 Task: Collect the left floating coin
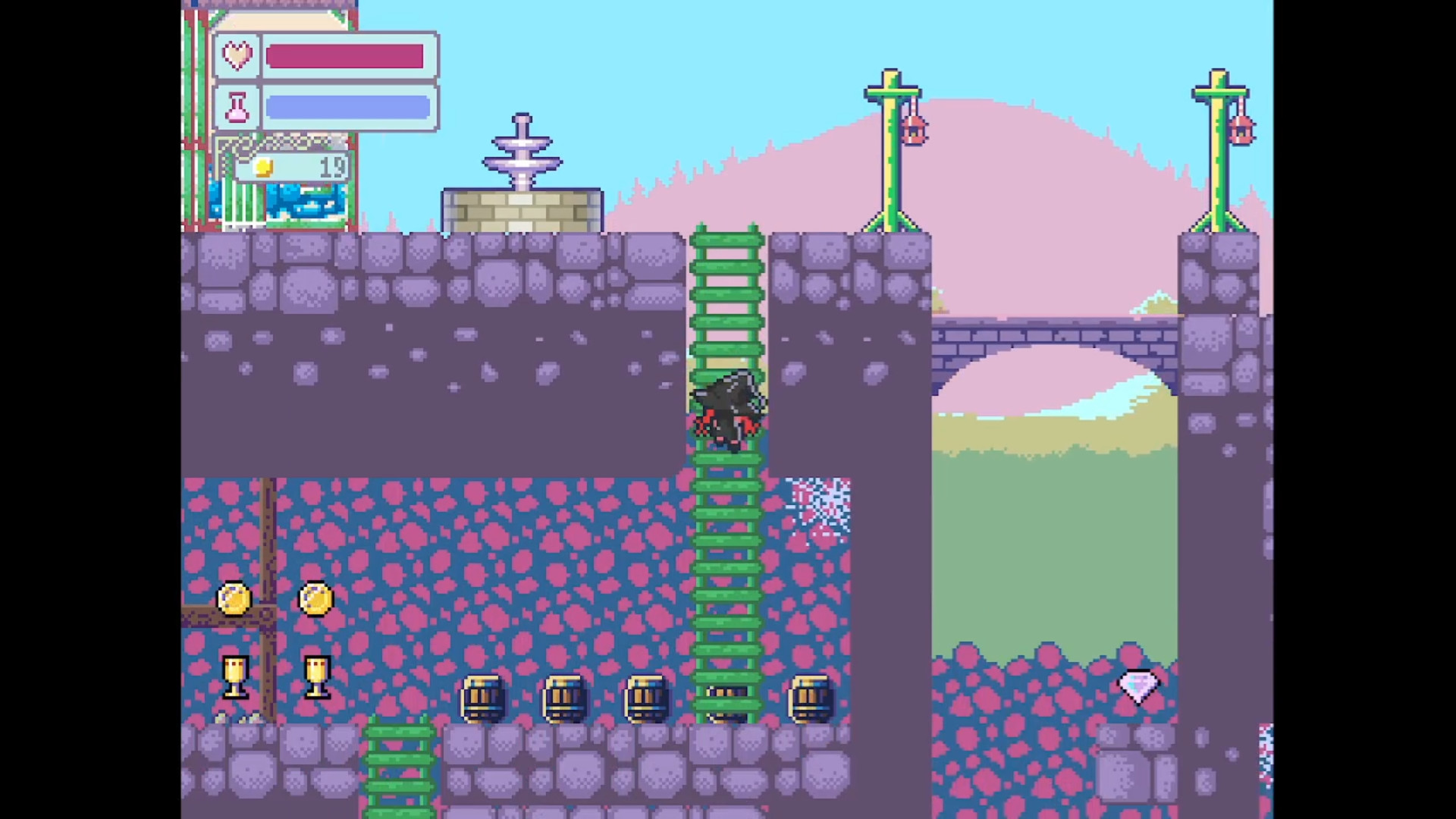[x=234, y=599]
